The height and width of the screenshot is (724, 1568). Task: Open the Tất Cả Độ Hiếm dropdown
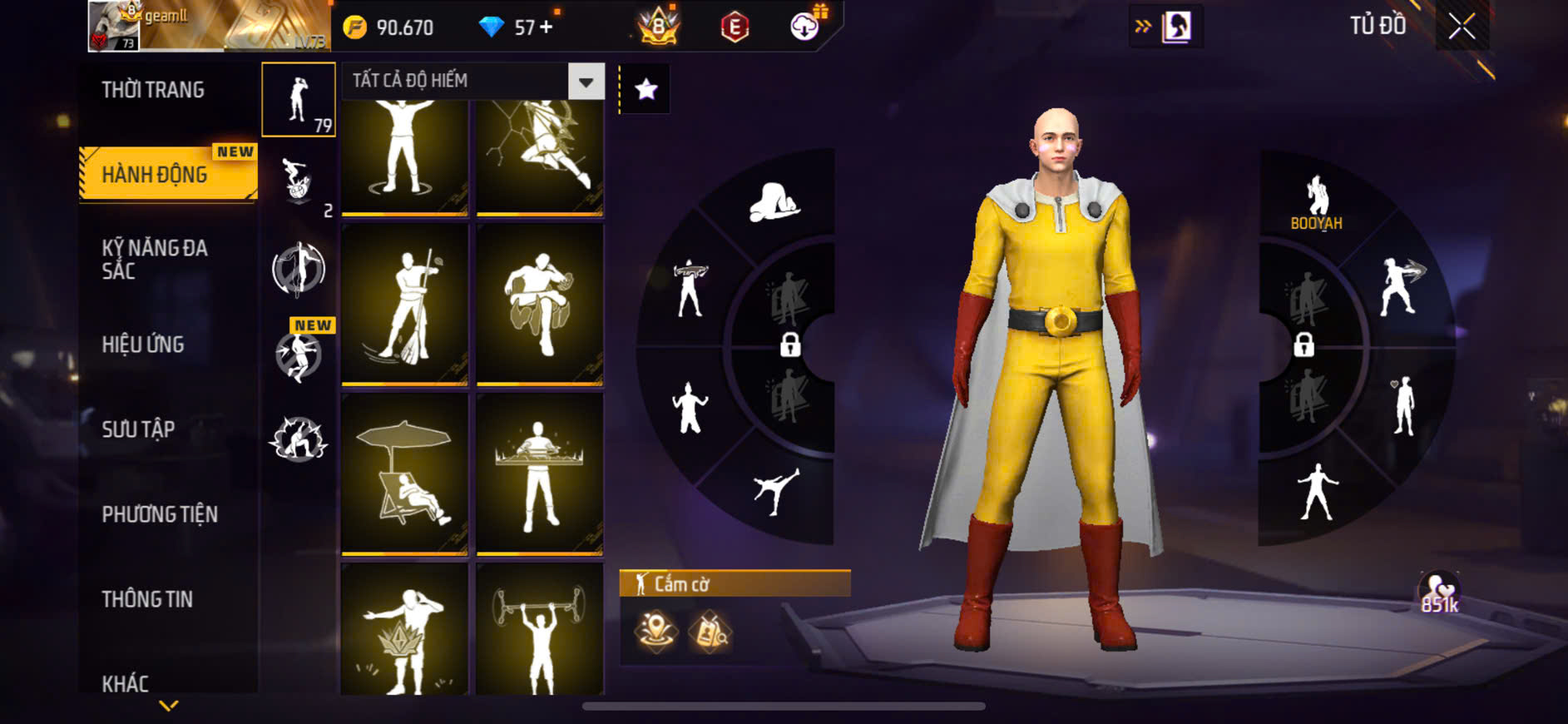click(x=586, y=82)
